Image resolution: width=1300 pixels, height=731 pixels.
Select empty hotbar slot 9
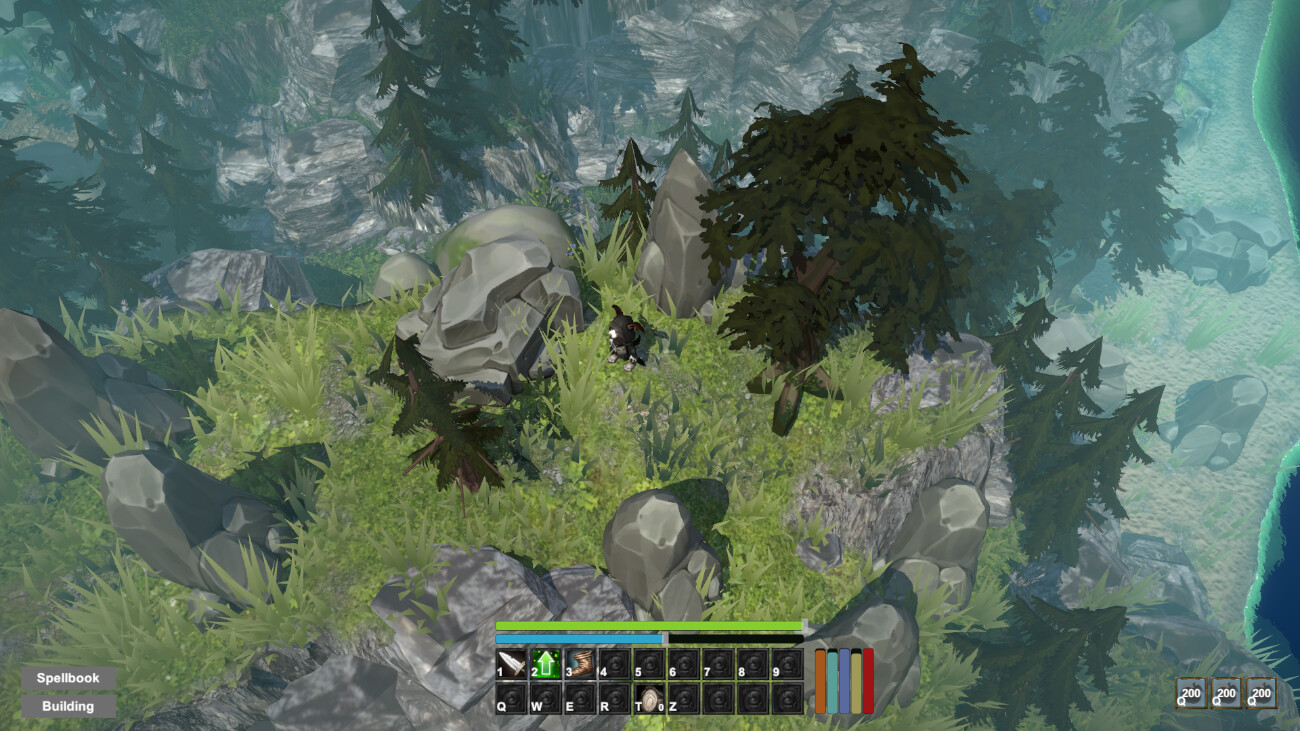(x=785, y=664)
